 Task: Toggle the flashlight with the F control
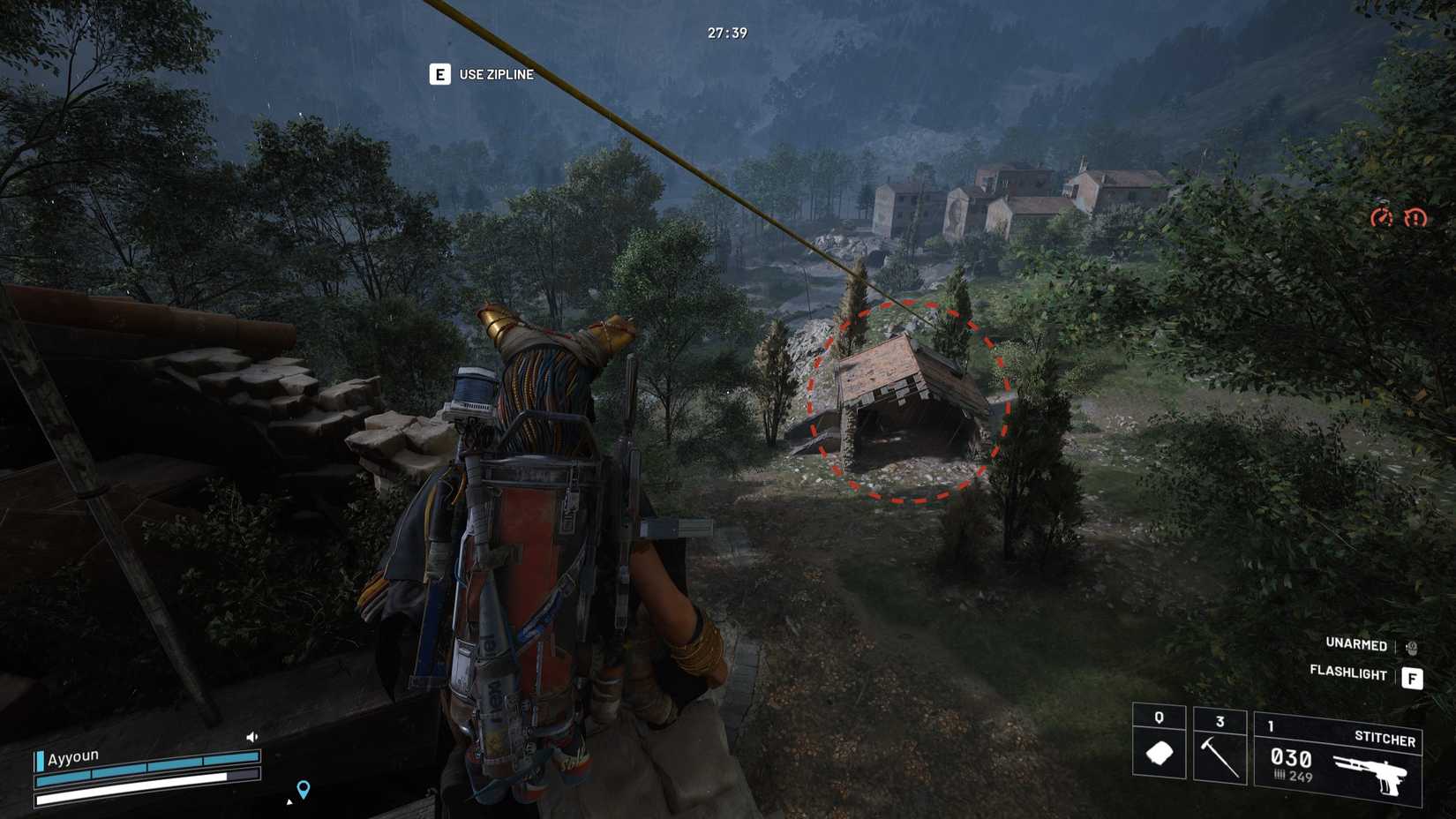[x=1411, y=678]
